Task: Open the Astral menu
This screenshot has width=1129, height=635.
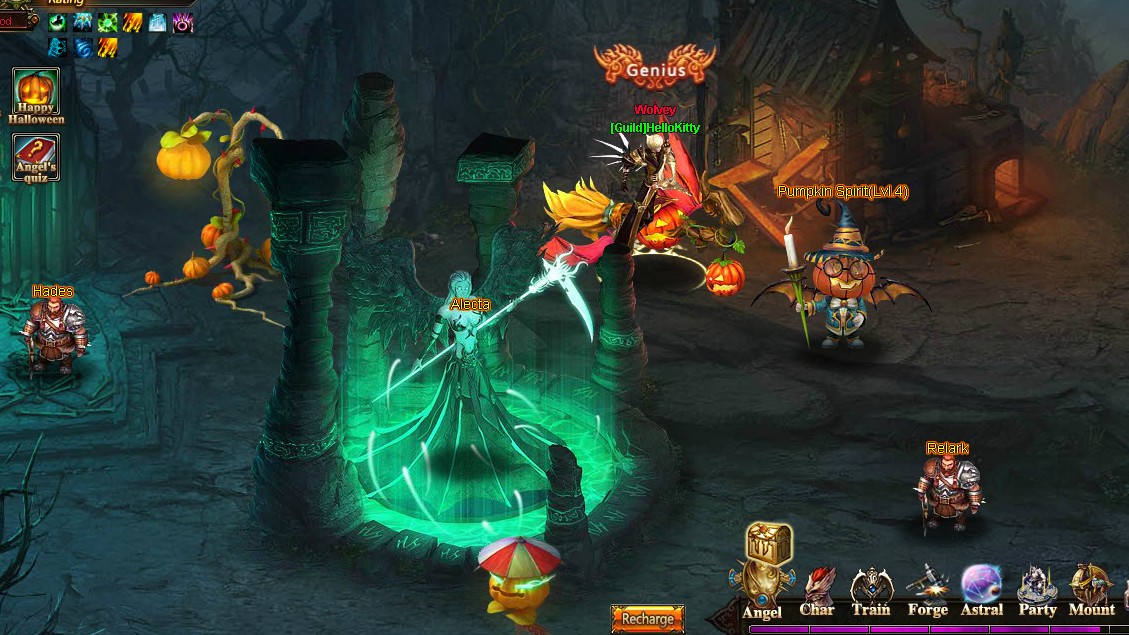Action: (981, 589)
